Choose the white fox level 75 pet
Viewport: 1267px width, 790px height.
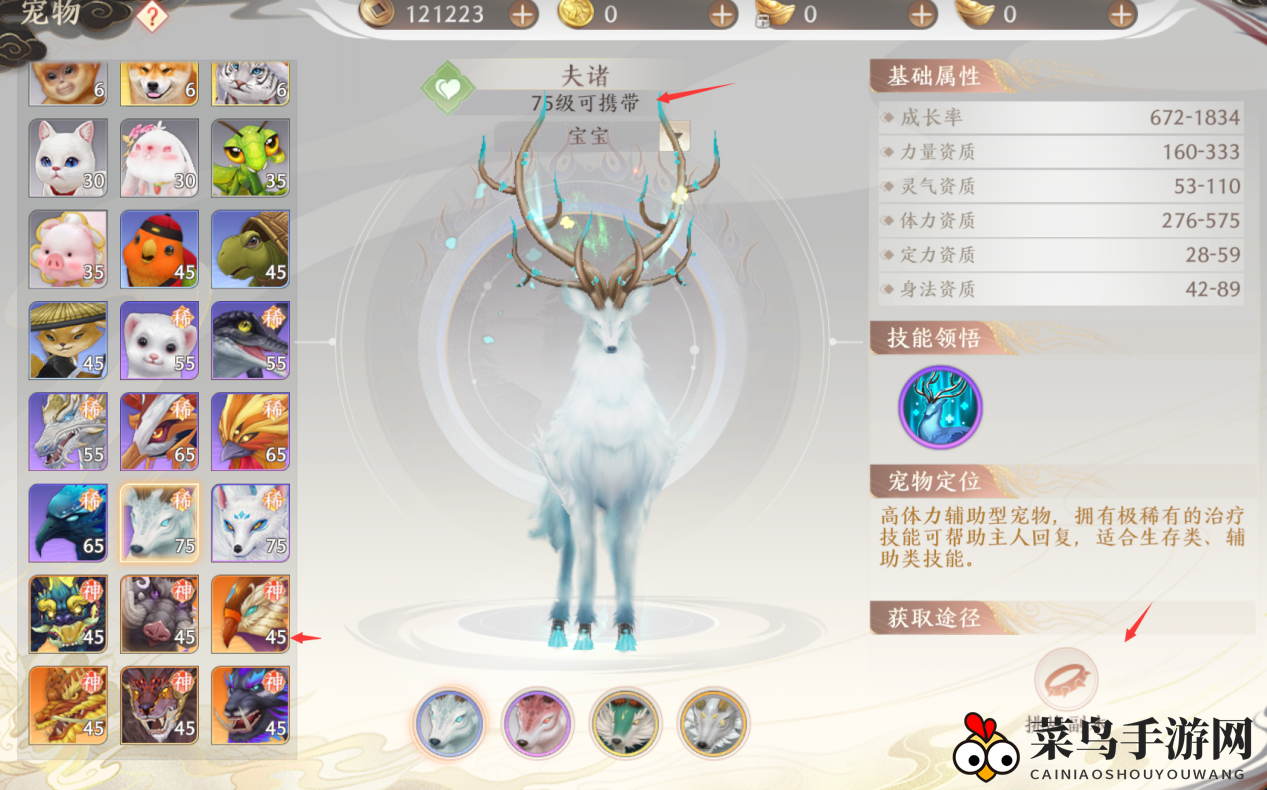click(250, 522)
